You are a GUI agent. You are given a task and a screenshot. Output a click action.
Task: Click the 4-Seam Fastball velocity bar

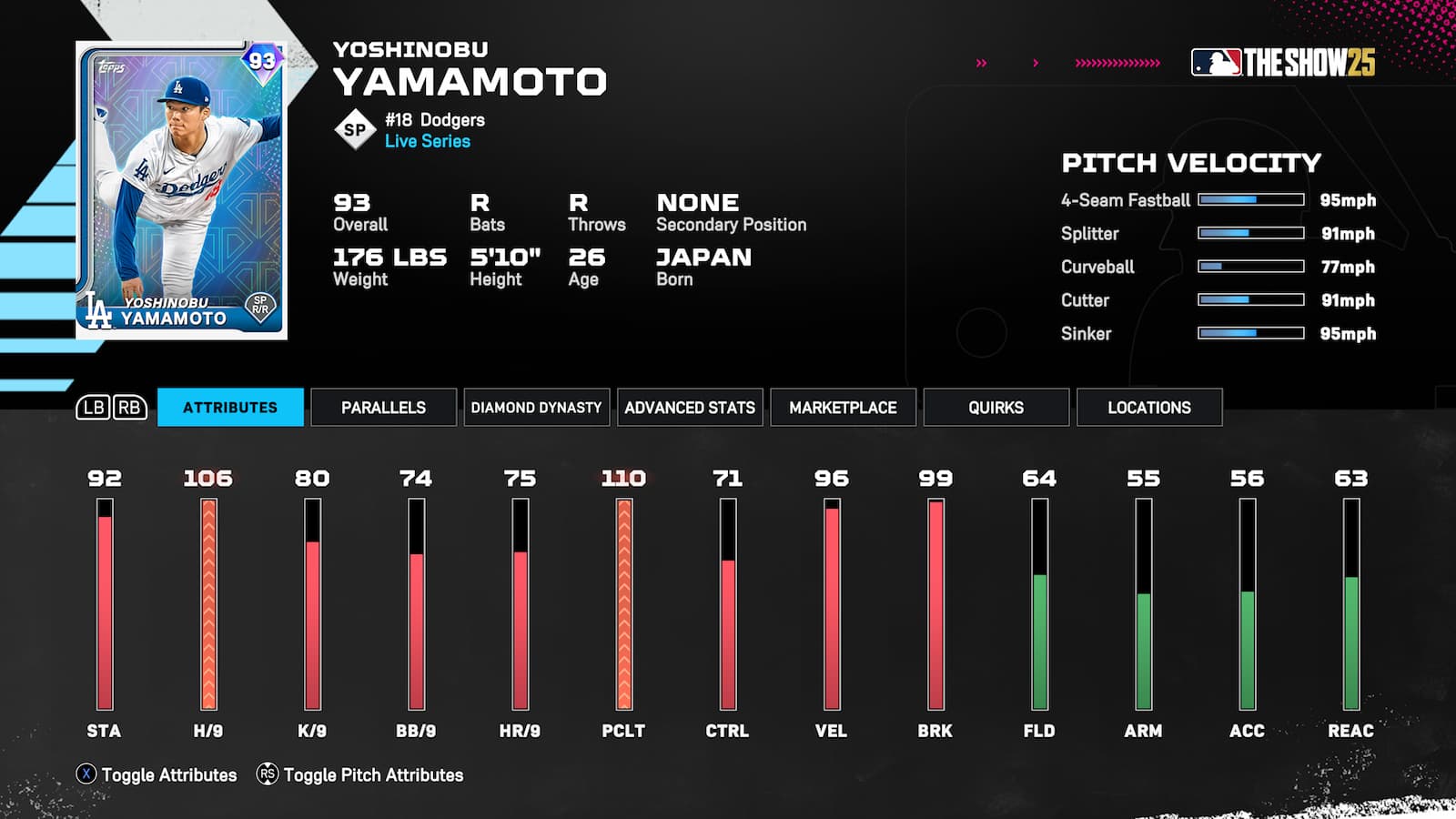[x=1251, y=200]
